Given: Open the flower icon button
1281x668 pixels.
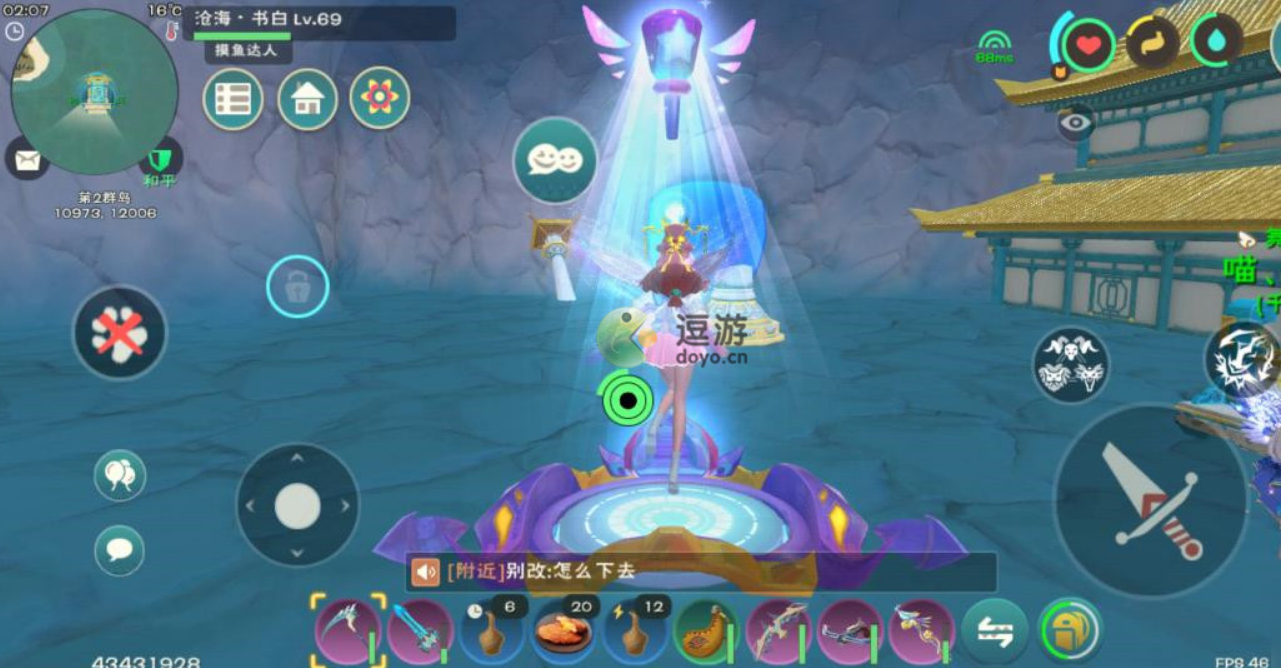Looking at the screenshot, I should tap(379, 98).
